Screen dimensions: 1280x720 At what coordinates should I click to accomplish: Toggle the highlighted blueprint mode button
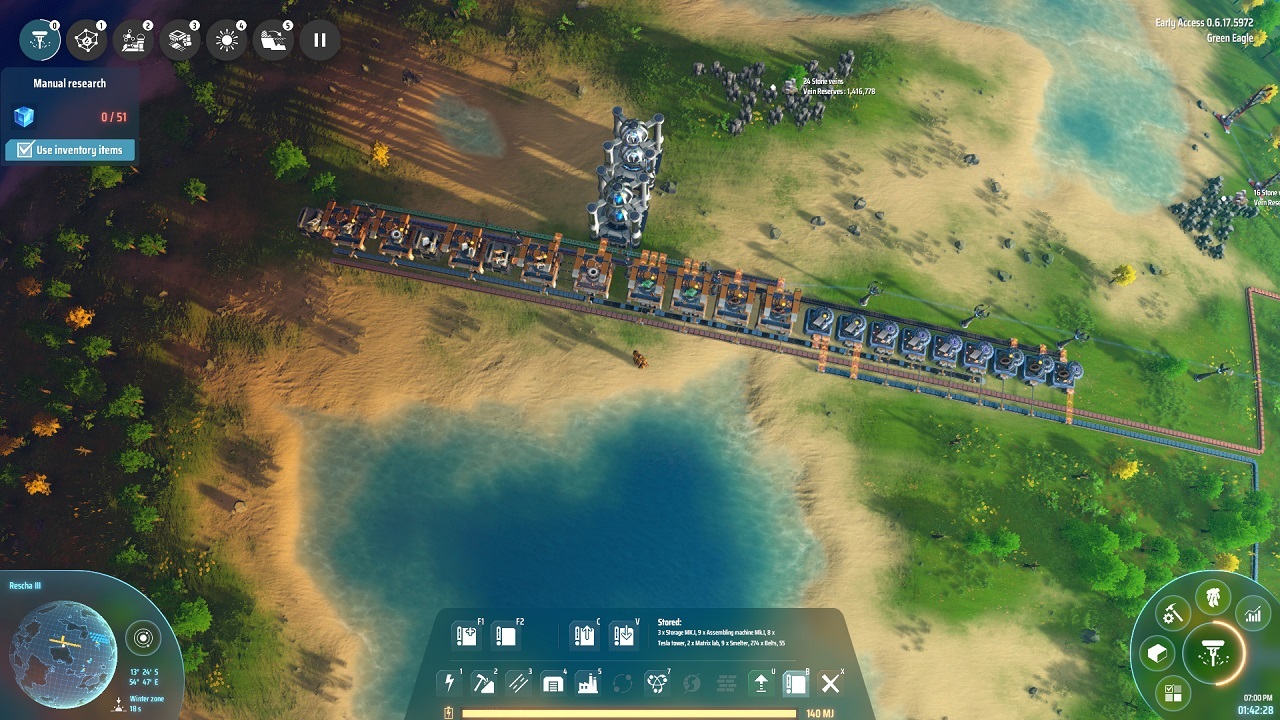[796, 683]
